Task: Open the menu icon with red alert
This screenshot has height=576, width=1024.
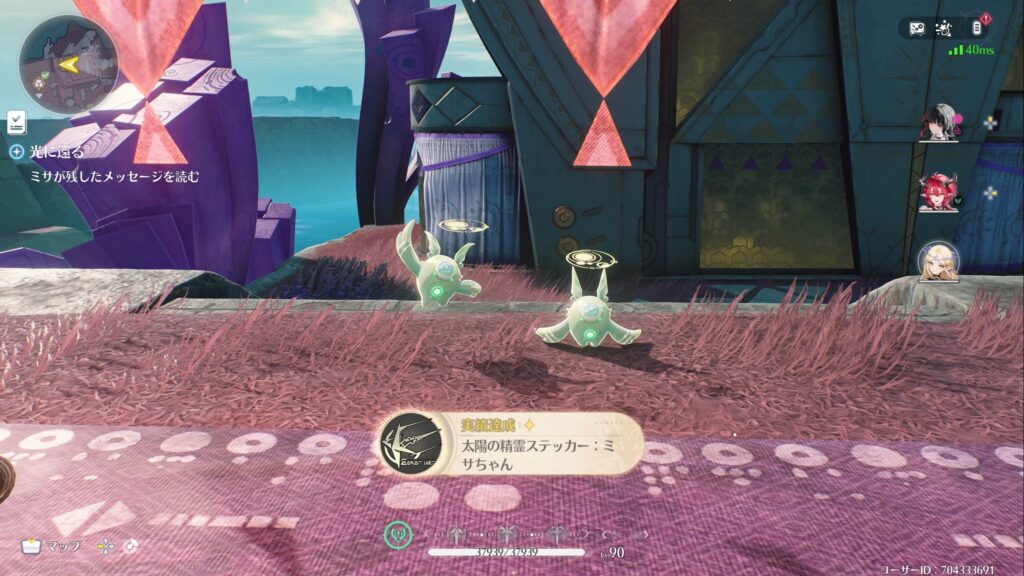Action: (977, 28)
